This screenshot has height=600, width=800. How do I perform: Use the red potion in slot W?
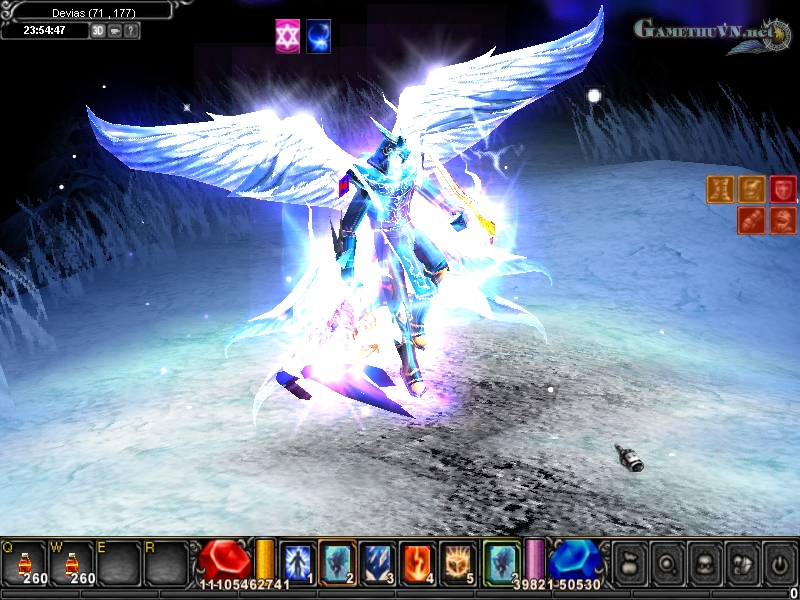tap(72, 563)
